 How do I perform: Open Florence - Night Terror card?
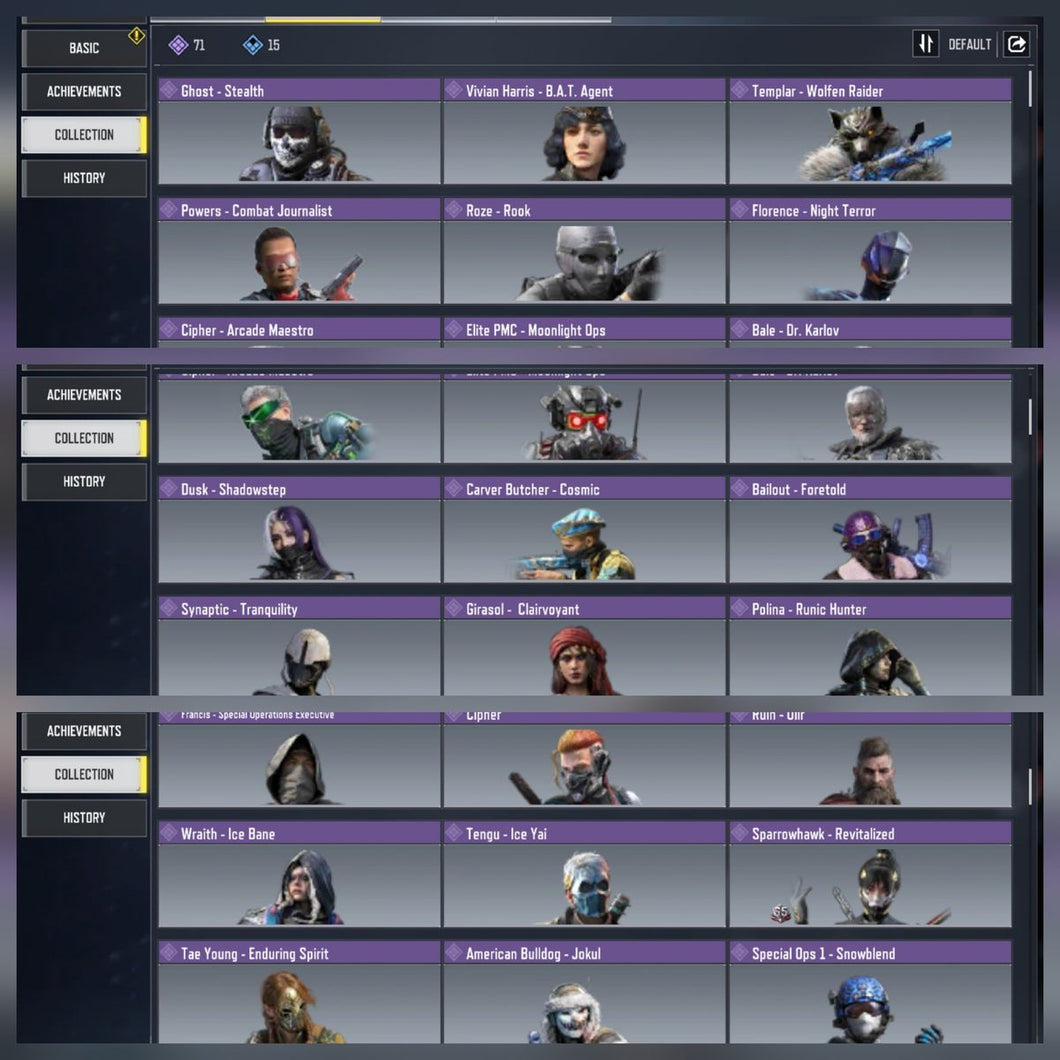[x=870, y=252]
